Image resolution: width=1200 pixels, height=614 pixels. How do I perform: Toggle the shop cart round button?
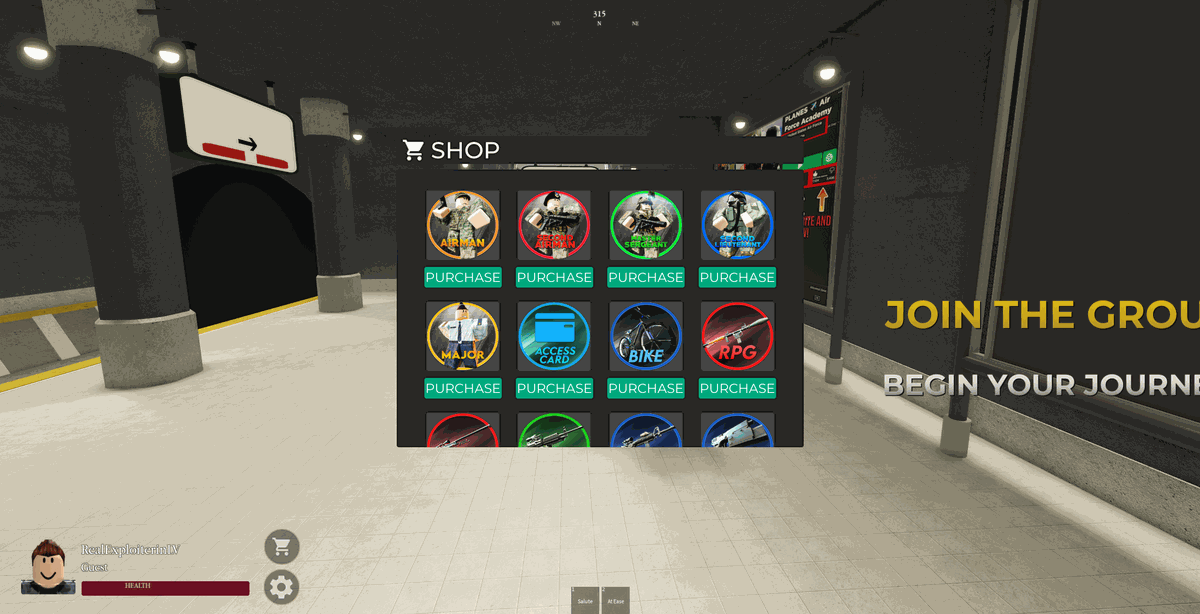282,547
